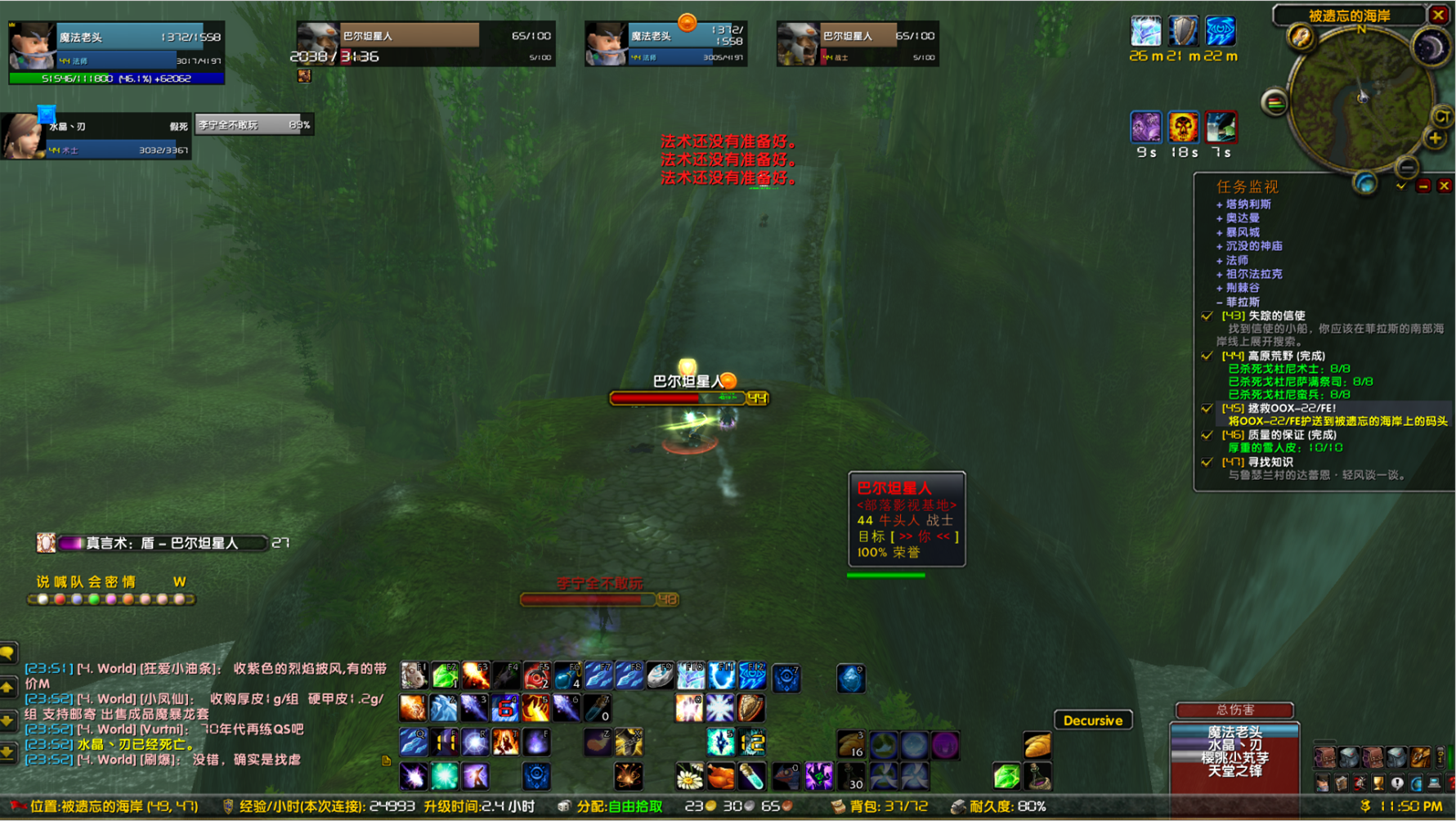The image size is (1456, 821).
Task: Zoom out the minimap with the minus button
Action: point(1406,168)
